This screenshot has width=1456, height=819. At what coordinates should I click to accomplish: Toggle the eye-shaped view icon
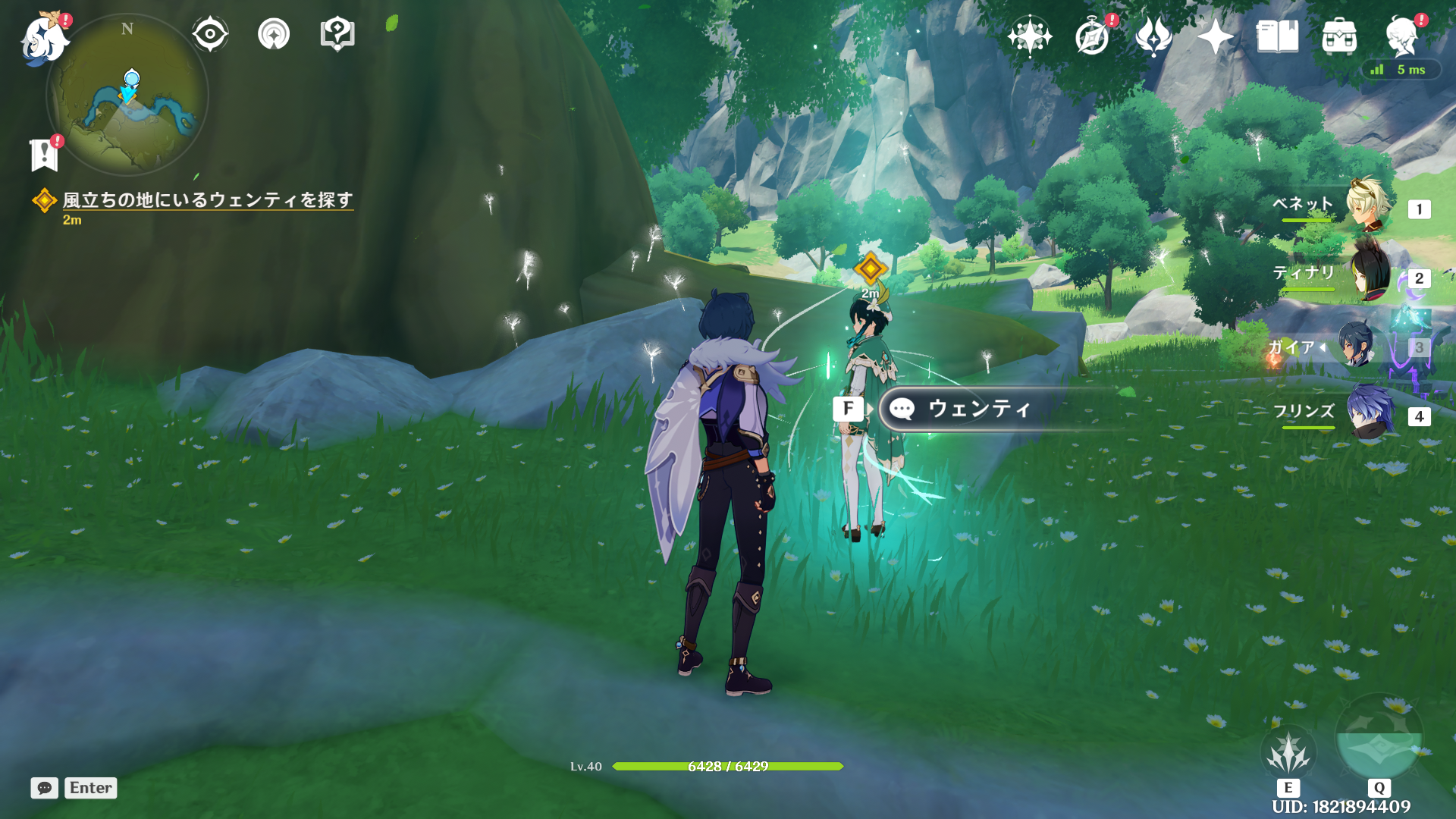pos(209,34)
